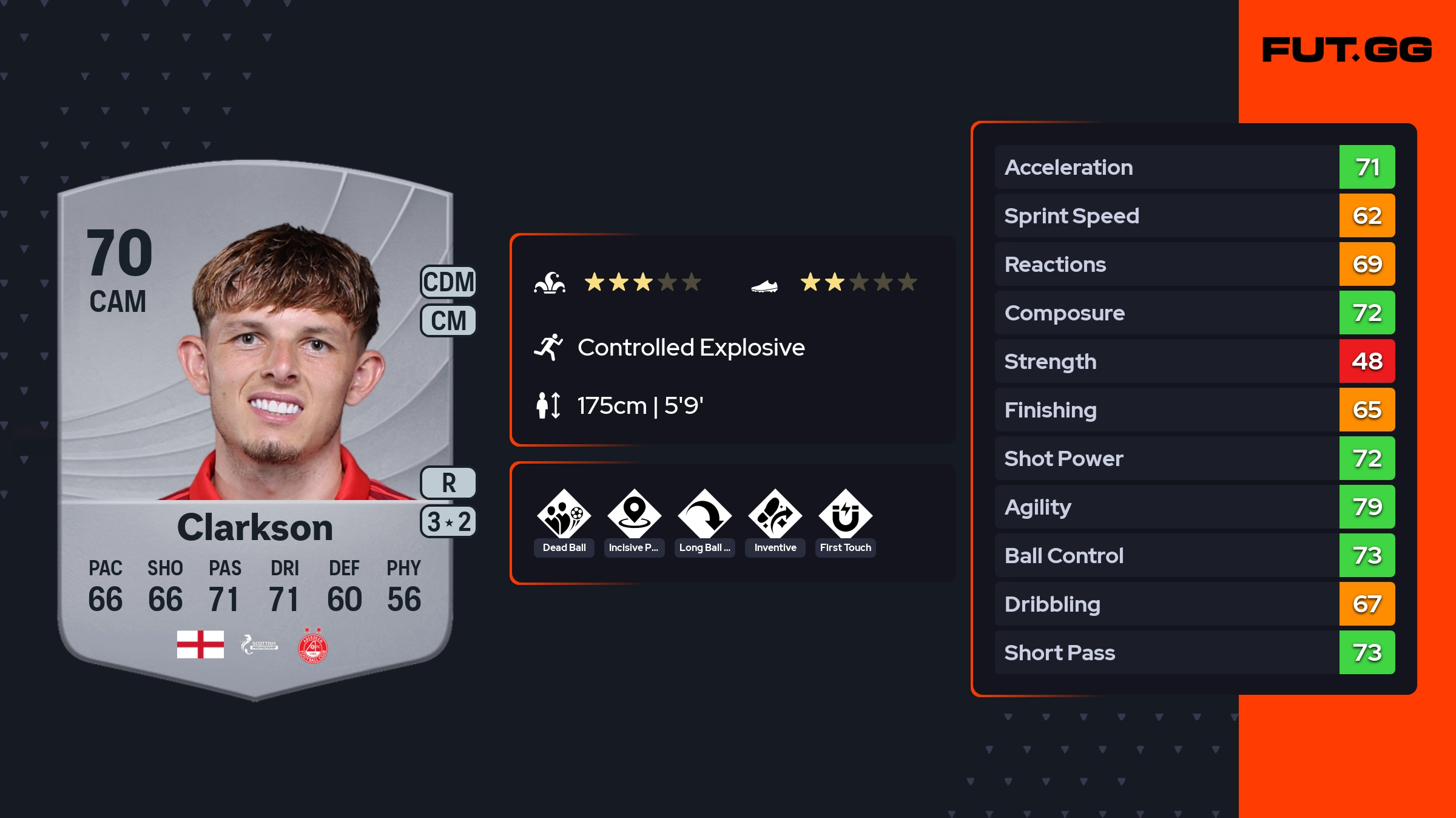Select the CDM alternate position badge
The width and height of the screenshot is (1456, 818).
(x=448, y=282)
